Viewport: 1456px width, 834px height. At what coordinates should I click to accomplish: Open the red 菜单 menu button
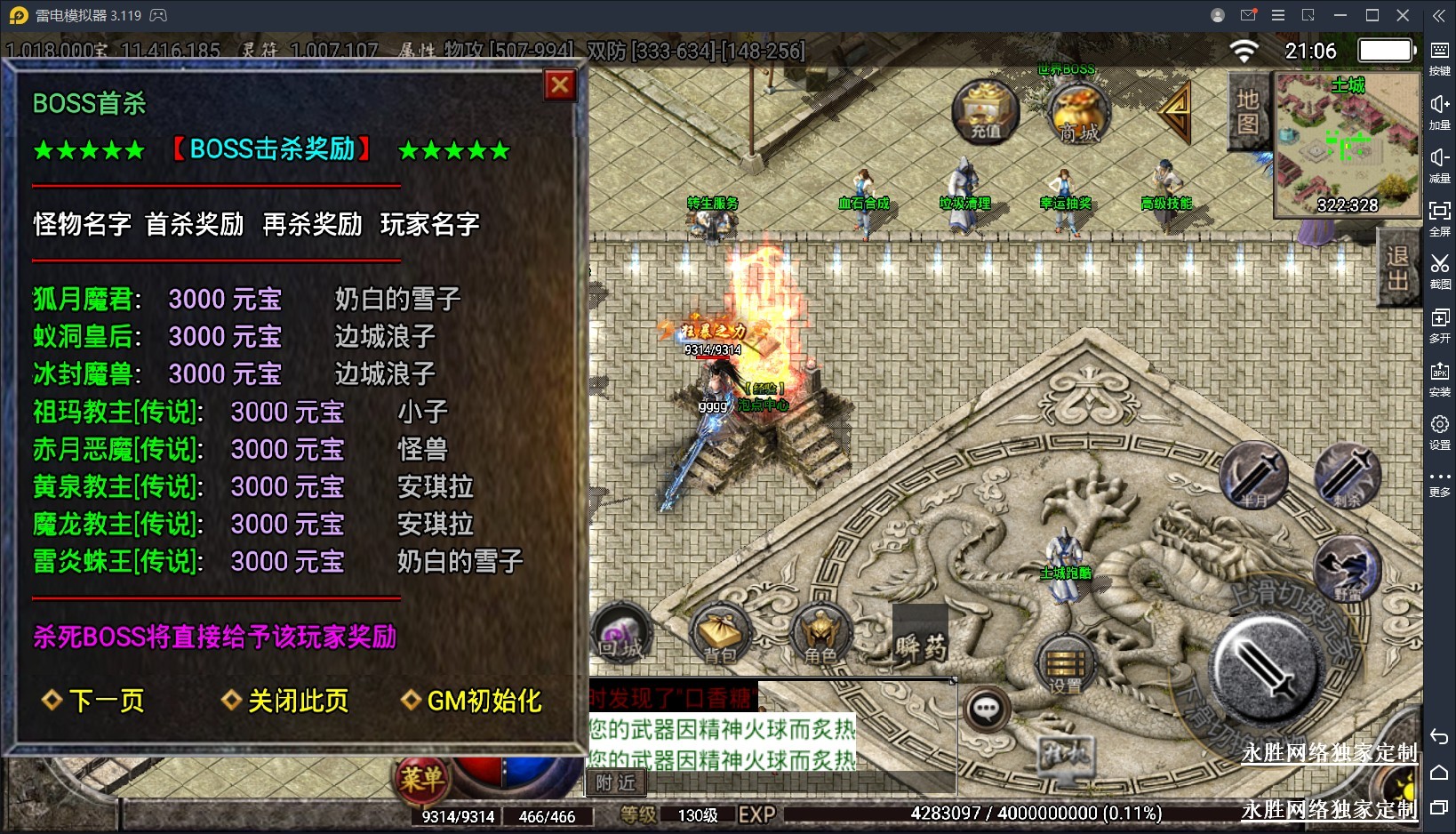pos(420,780)
